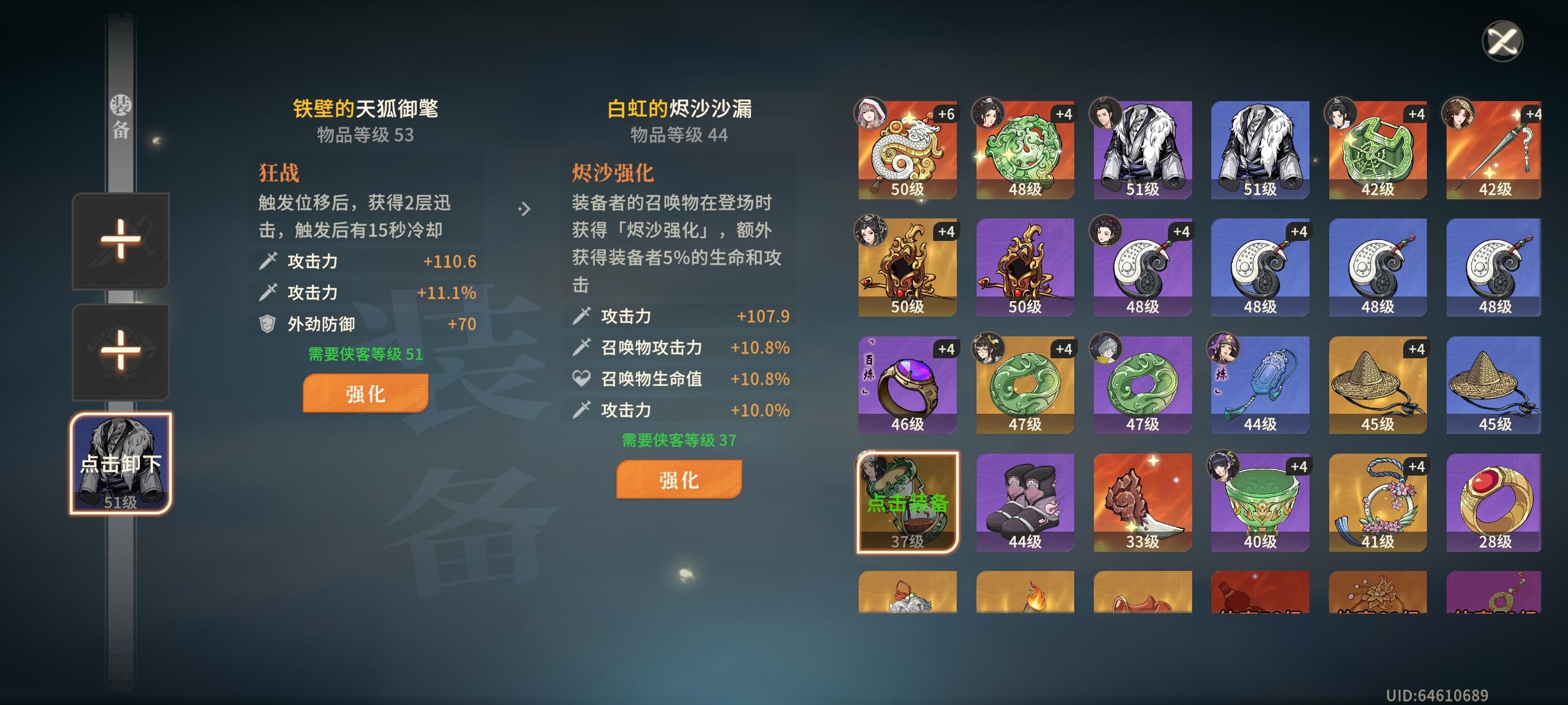Select the 40级 green cup item

pos(1260,502)
